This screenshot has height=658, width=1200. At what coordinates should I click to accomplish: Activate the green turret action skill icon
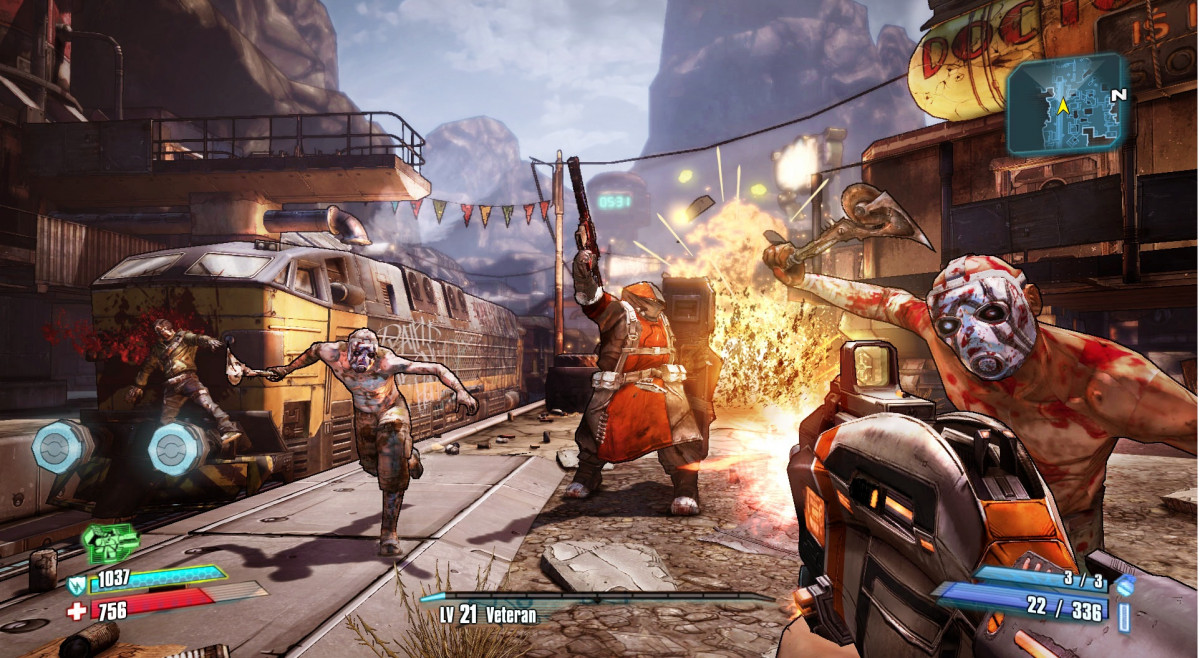[x=111, y=543]
